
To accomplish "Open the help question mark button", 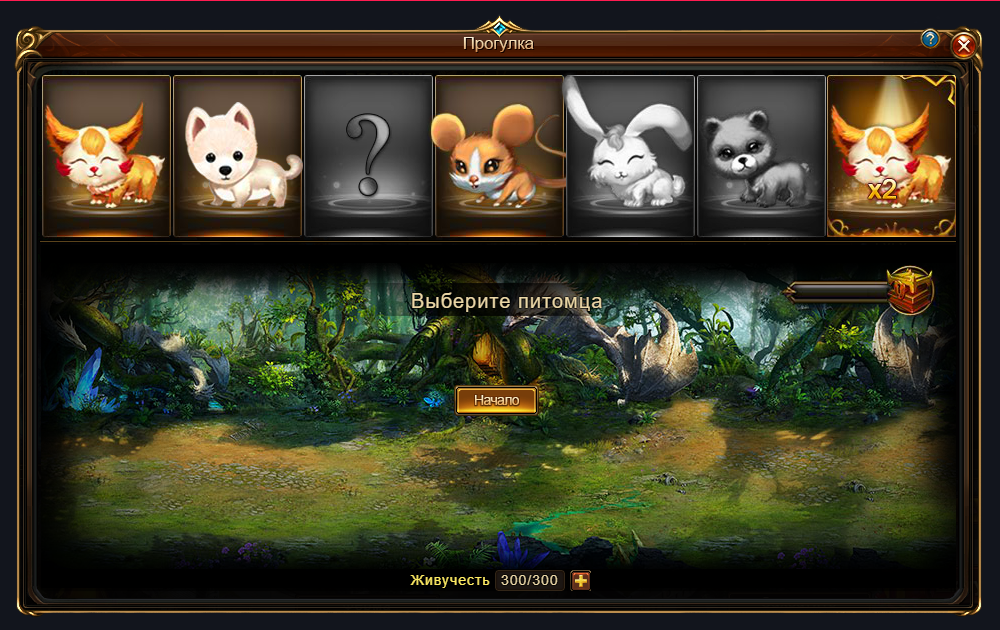I will [930, 39].
